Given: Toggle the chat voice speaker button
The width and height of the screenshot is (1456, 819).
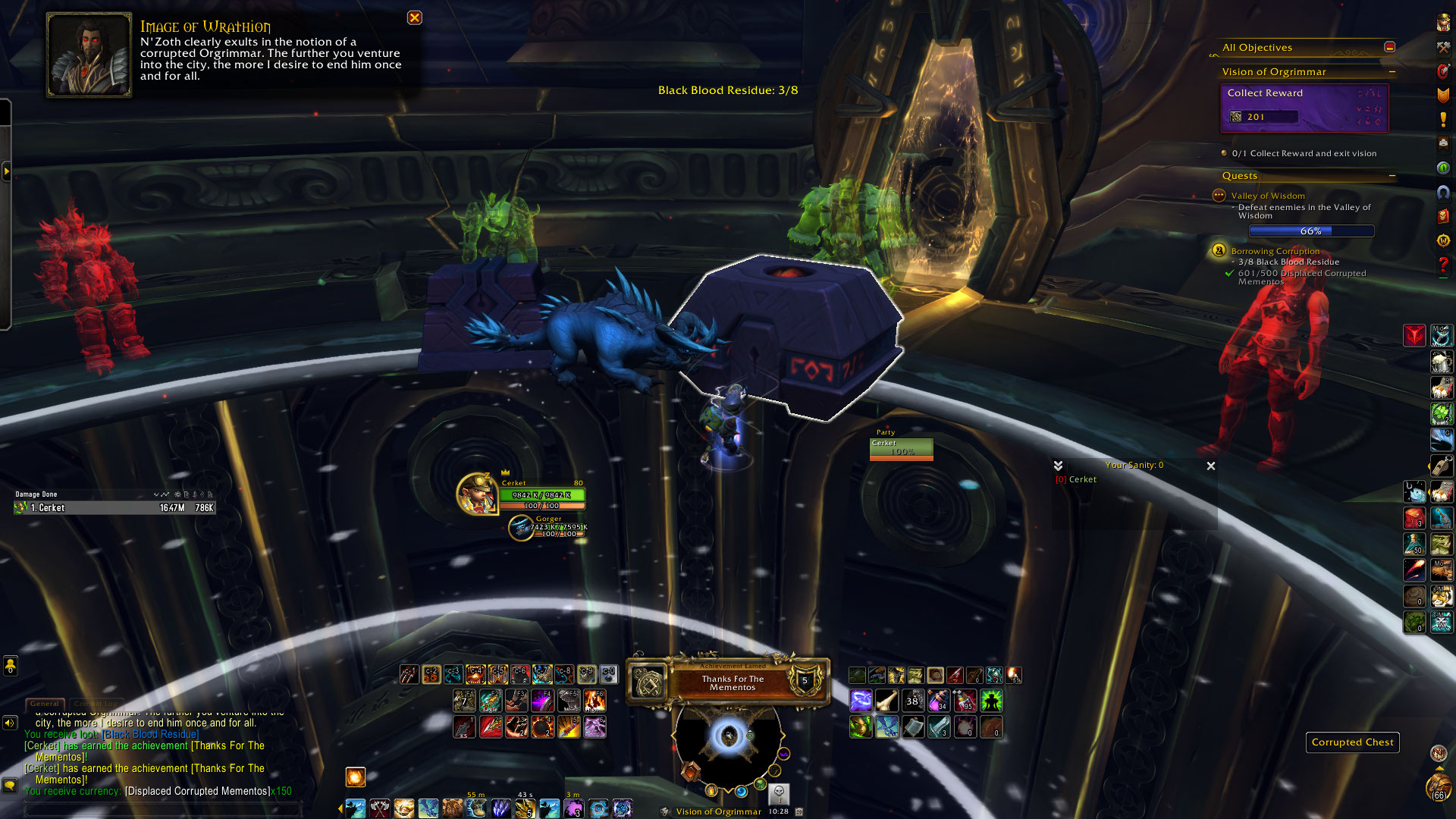Looking at the screenshot, I should pos(10,723).
